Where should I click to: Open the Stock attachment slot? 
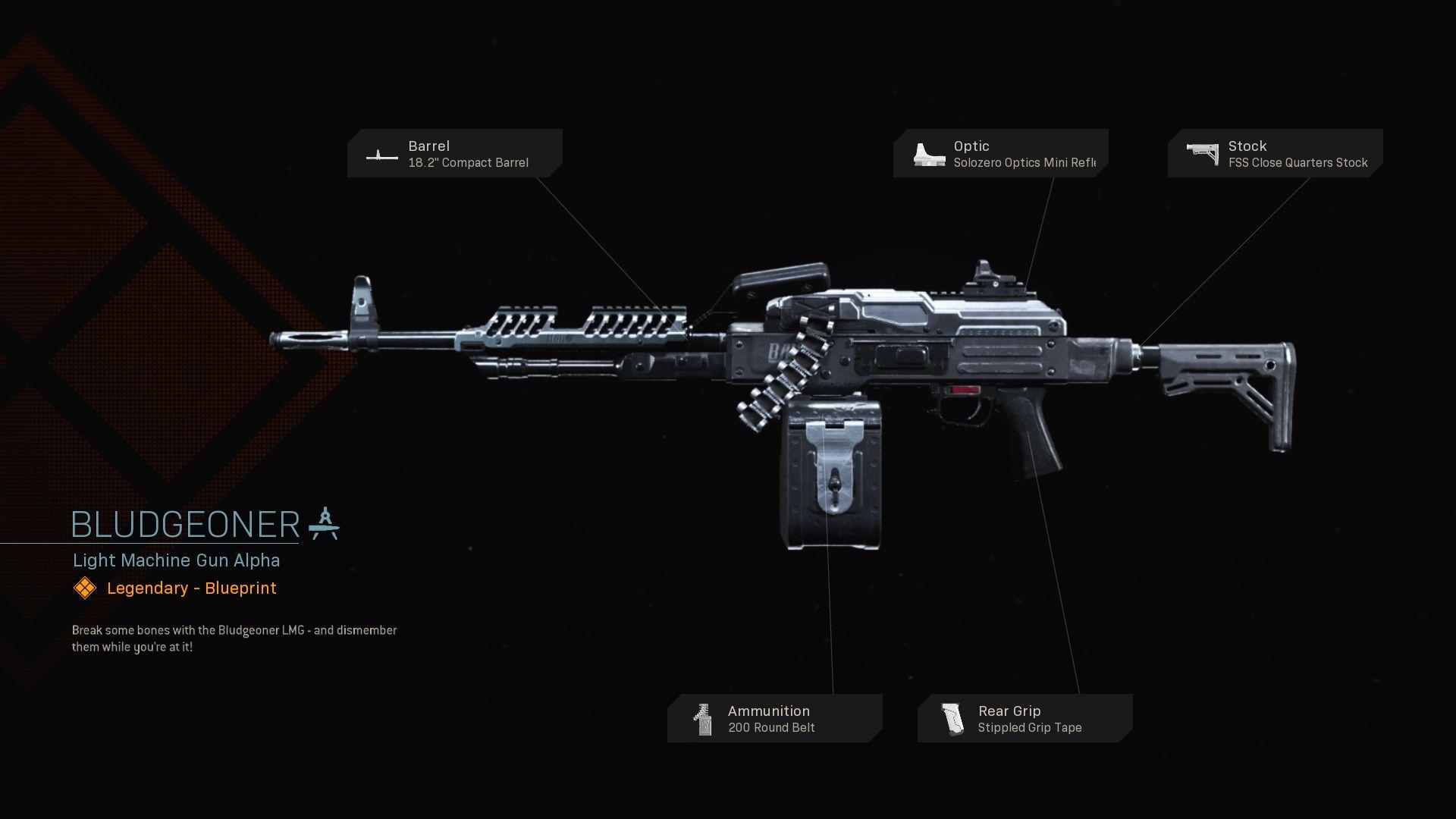tap(1274, 153)
